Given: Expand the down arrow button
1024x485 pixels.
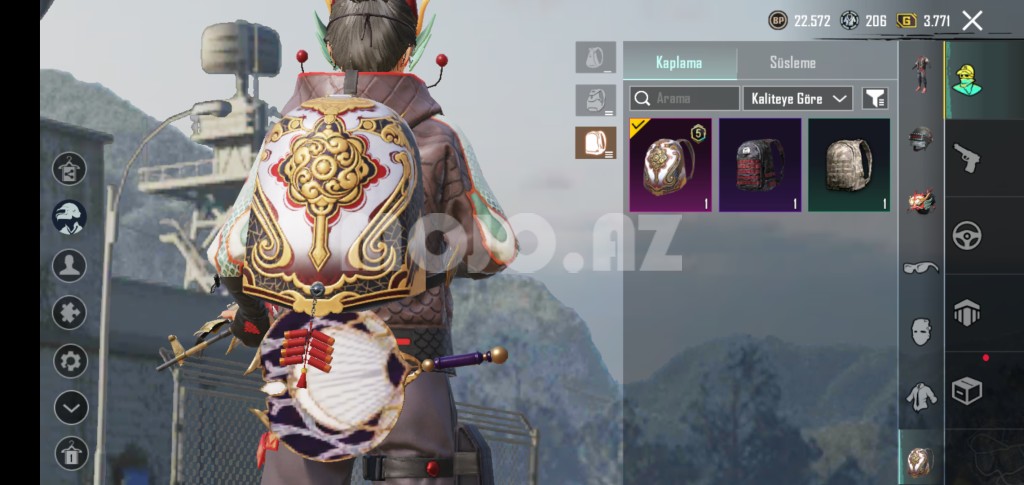Looking at the screenshot, I should click(x=70, y=407).
